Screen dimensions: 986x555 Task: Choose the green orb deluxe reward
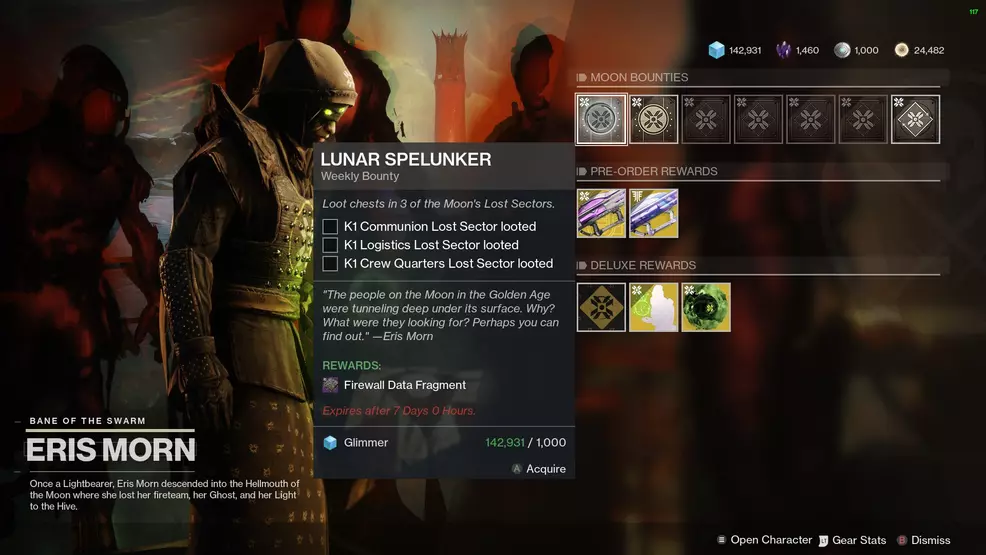click(x=706, y=308)
